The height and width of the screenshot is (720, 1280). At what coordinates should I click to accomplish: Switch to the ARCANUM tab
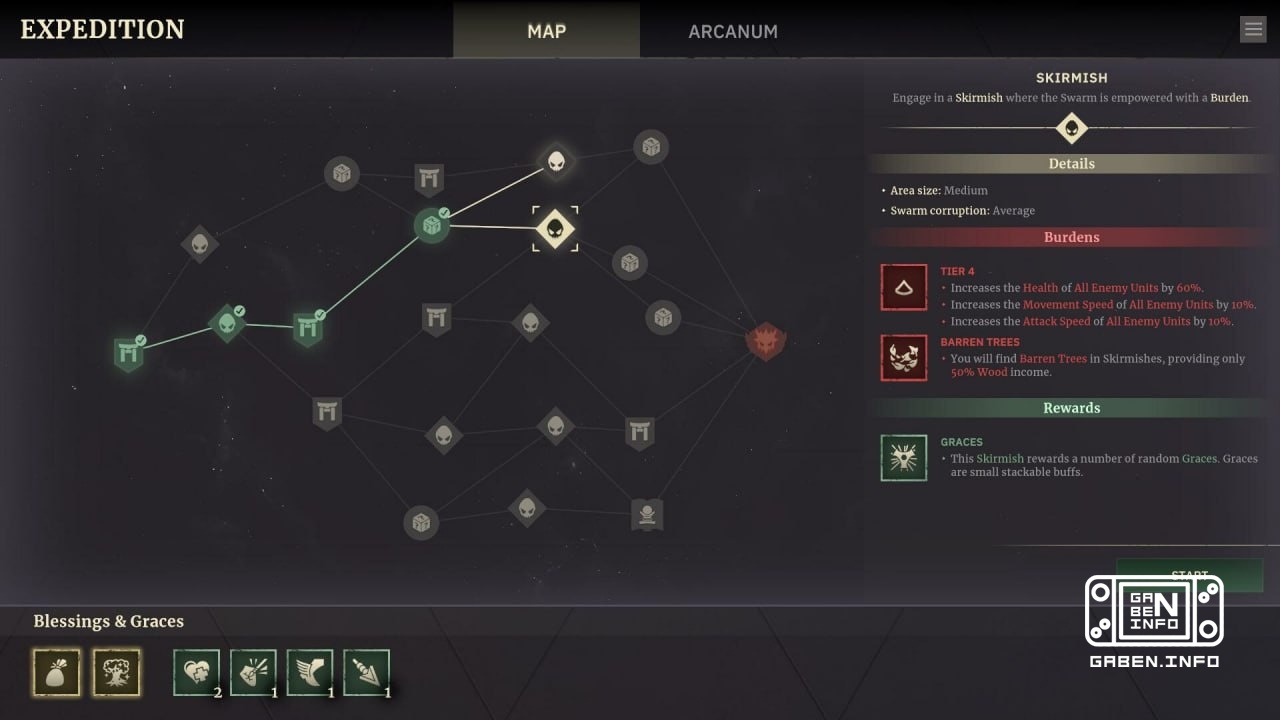pos(733,31)
